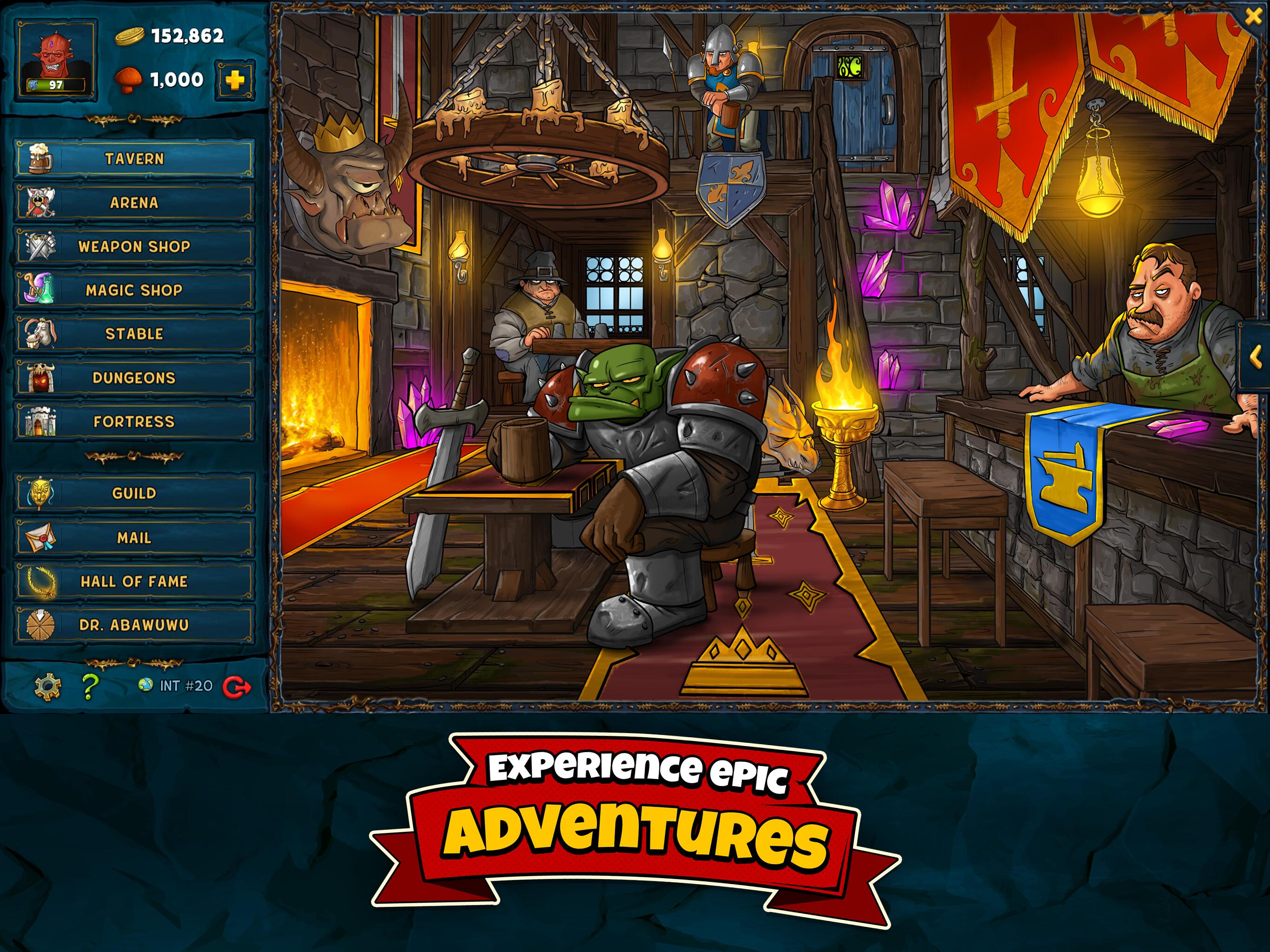
Task: Go to the Arena
Action: click(134, 203)
